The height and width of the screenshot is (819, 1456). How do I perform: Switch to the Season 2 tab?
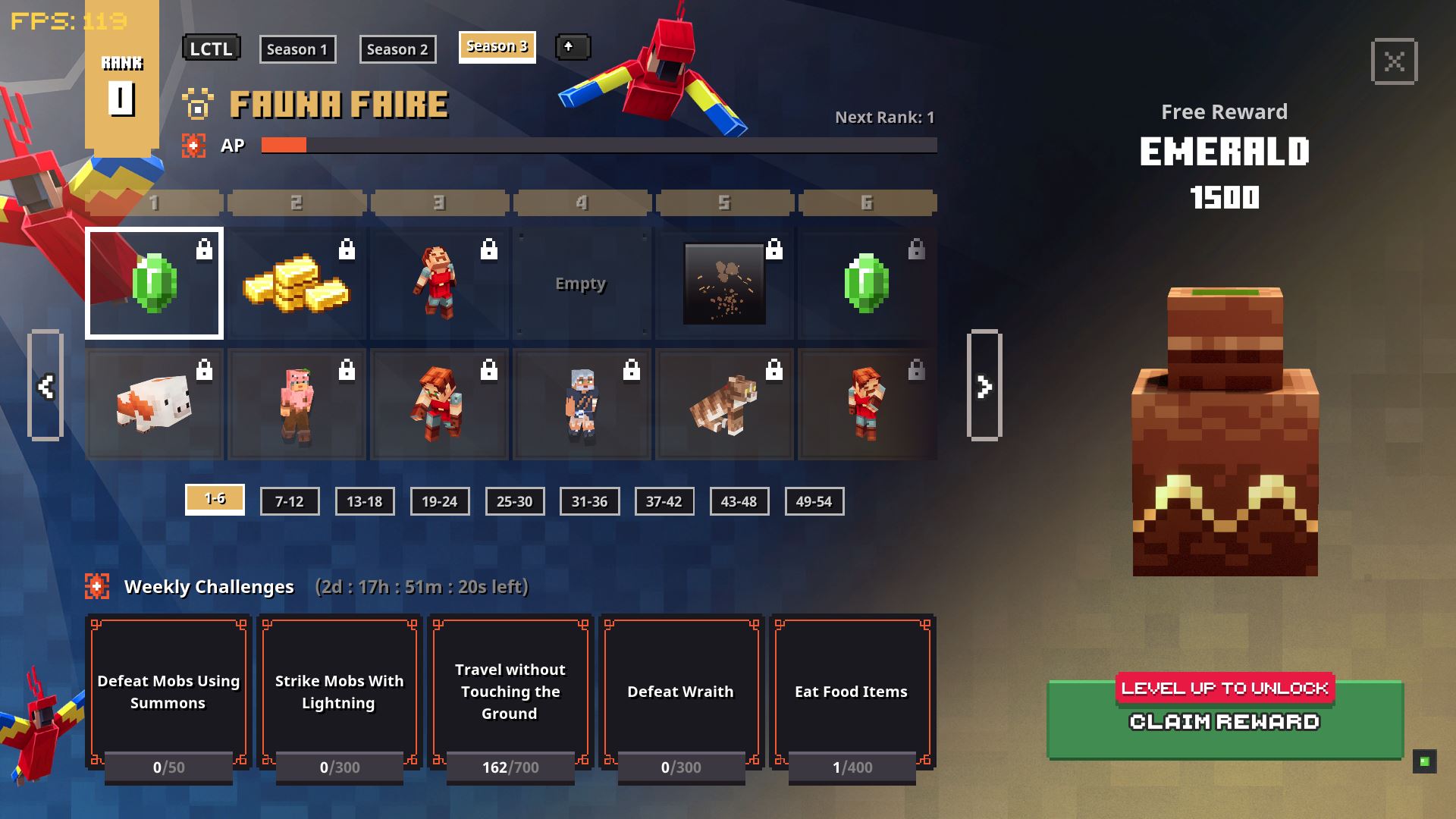tap(397, 49)
